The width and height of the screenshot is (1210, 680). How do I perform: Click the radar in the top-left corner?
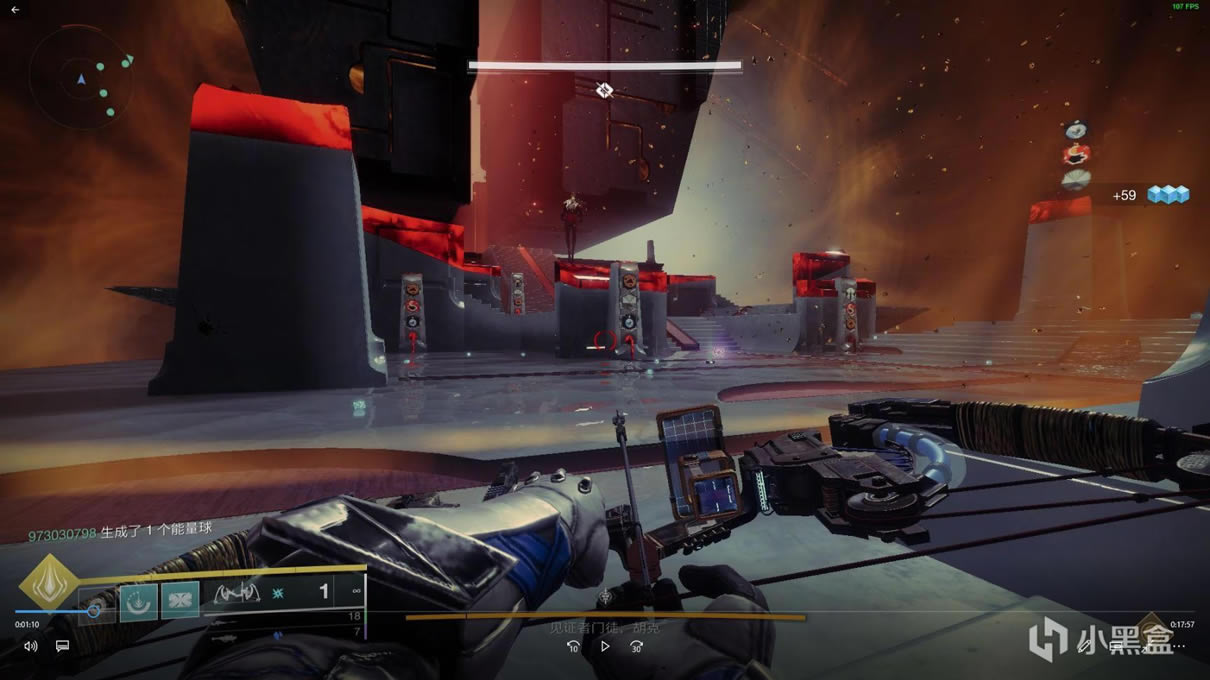click(82, 77)
